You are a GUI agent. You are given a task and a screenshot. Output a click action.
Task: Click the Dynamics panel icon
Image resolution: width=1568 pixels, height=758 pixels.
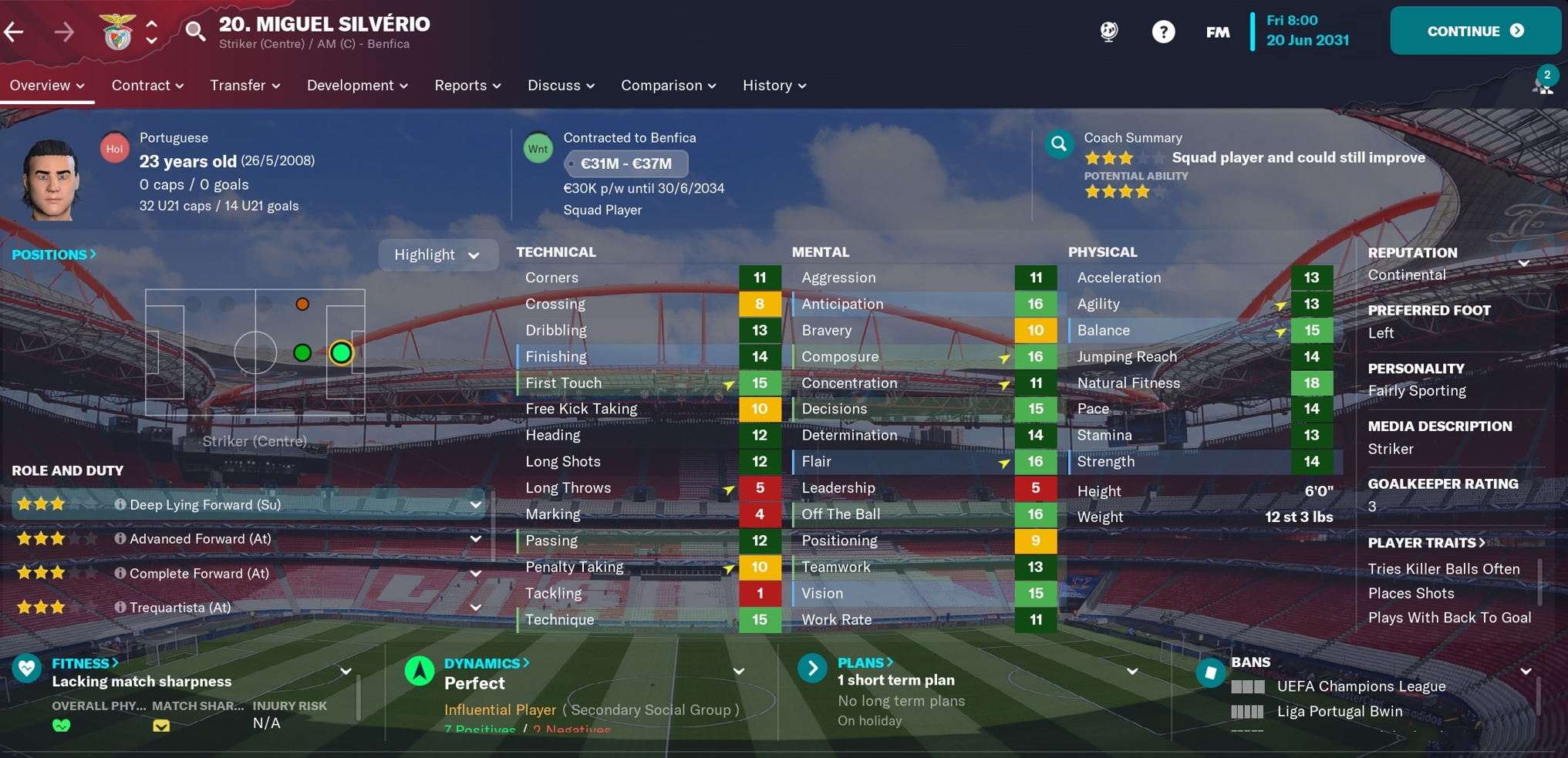click(419, 669)
